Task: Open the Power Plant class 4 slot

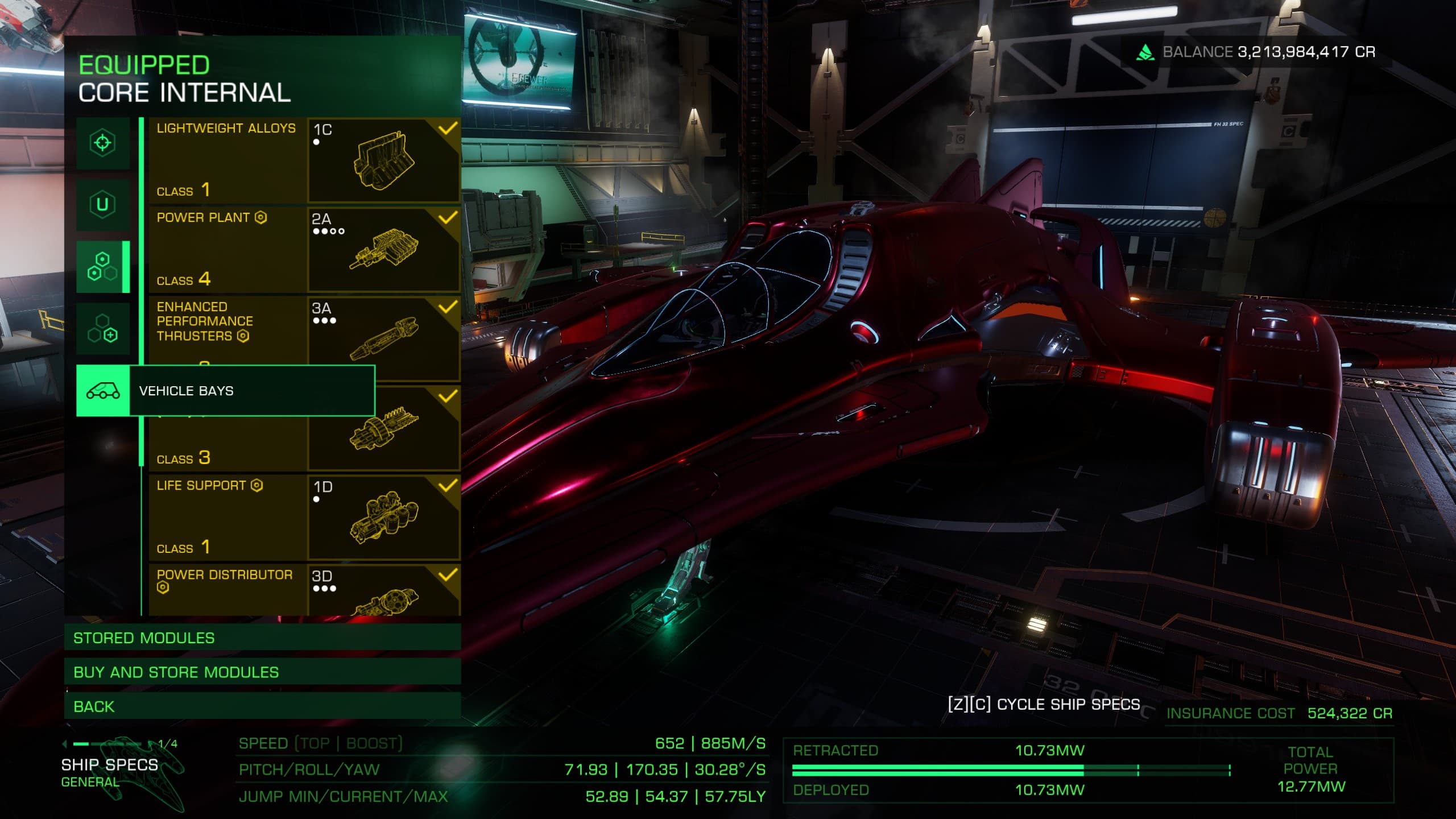Action: pyautogui.click(x=304, y=250)
